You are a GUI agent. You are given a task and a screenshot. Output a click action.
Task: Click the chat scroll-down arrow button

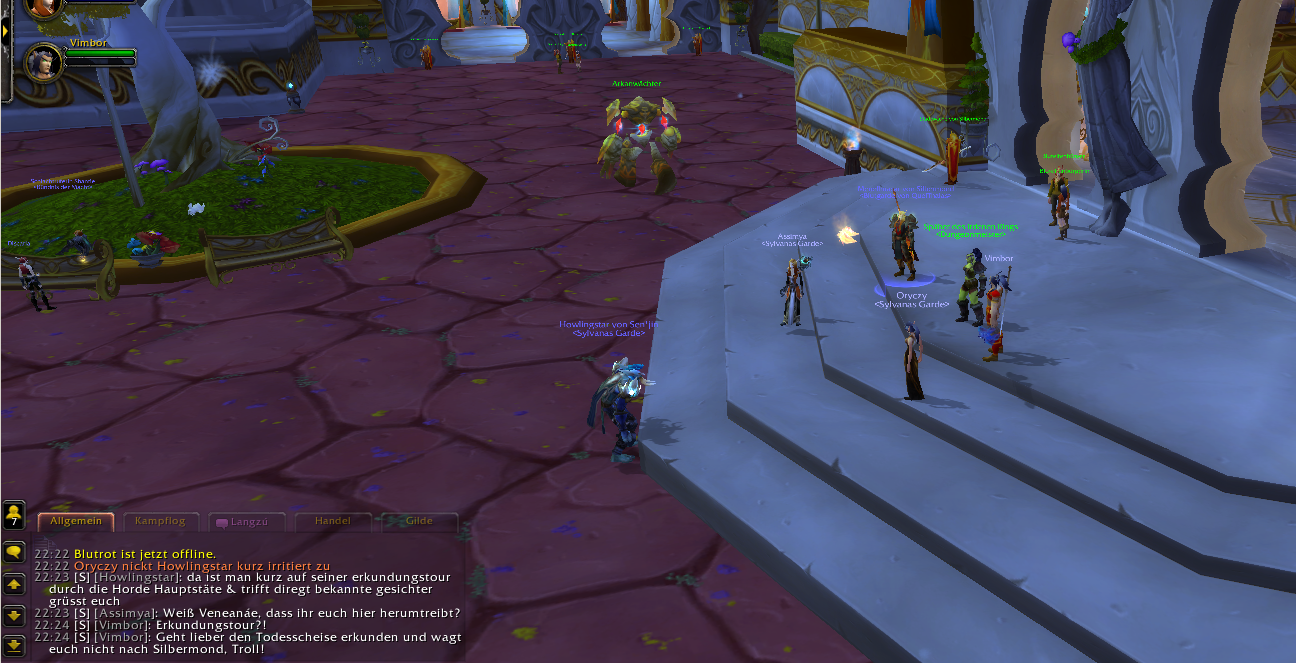click(14, 614)
